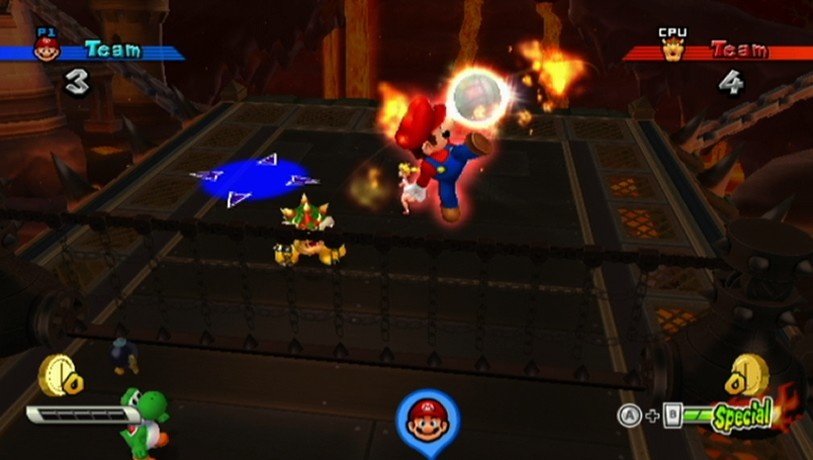This screenshot has width=813, height=460.
Task: Click the blue Mario position marker bubble
Action: [x=428, y=418]
